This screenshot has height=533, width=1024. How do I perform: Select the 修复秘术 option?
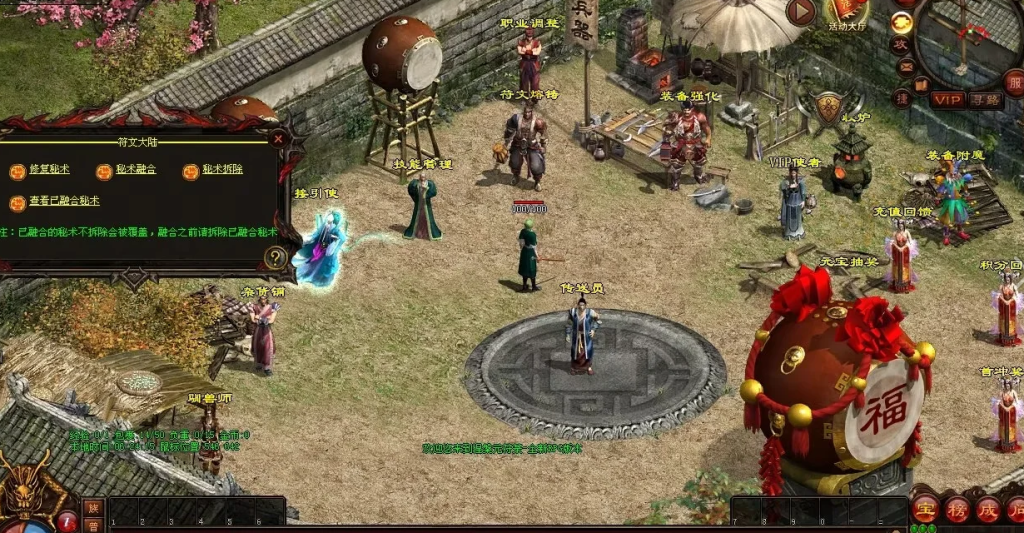(x=48, y=171)
